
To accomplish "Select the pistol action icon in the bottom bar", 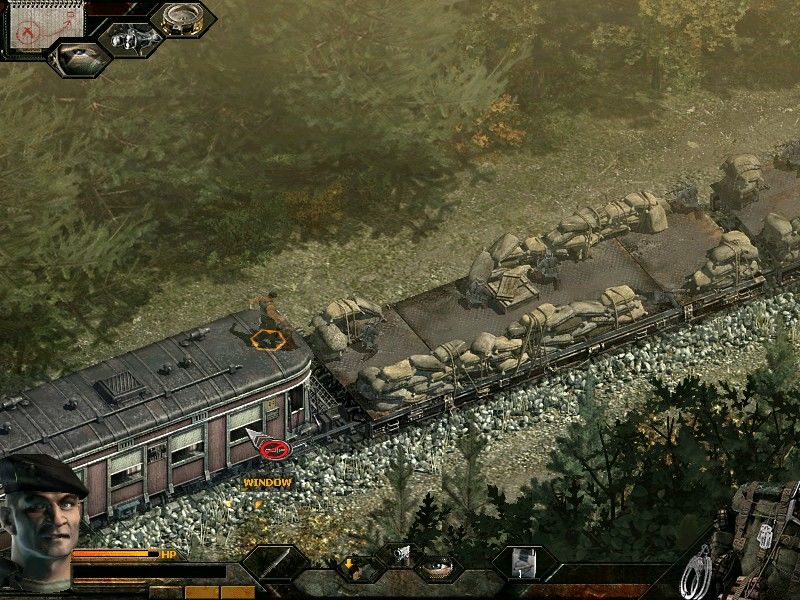I will [398, 553].
